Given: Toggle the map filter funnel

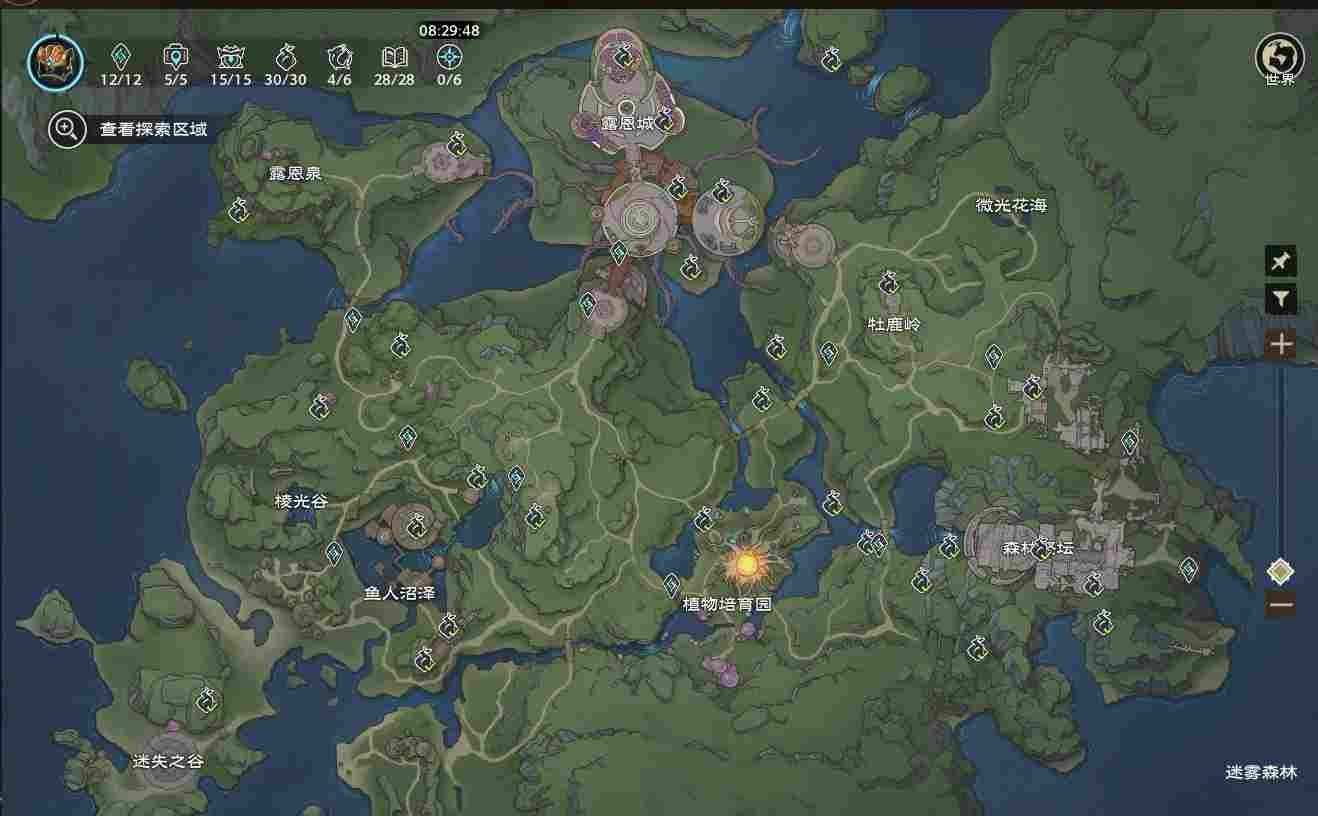Looking at the screenshot, I should tap(1281, 298).
